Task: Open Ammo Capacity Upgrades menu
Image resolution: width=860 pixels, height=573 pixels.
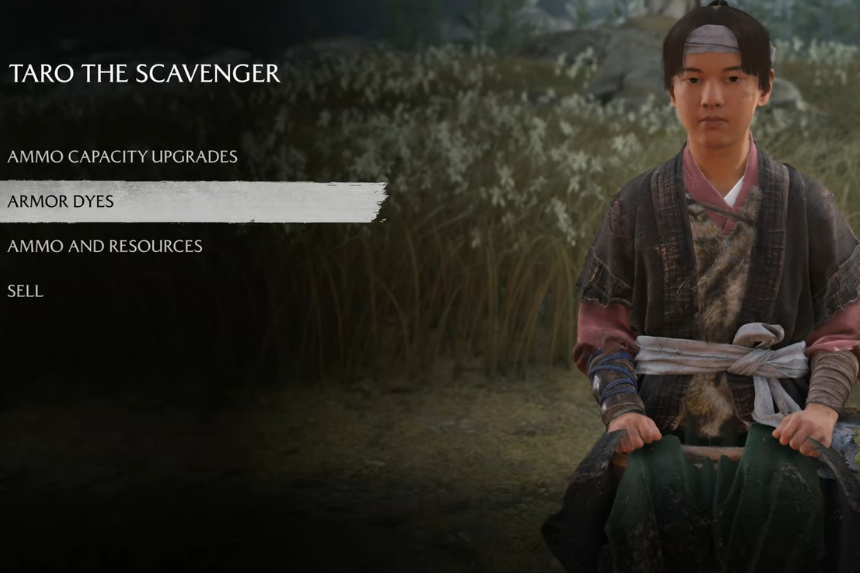Action: click(122, 157)
